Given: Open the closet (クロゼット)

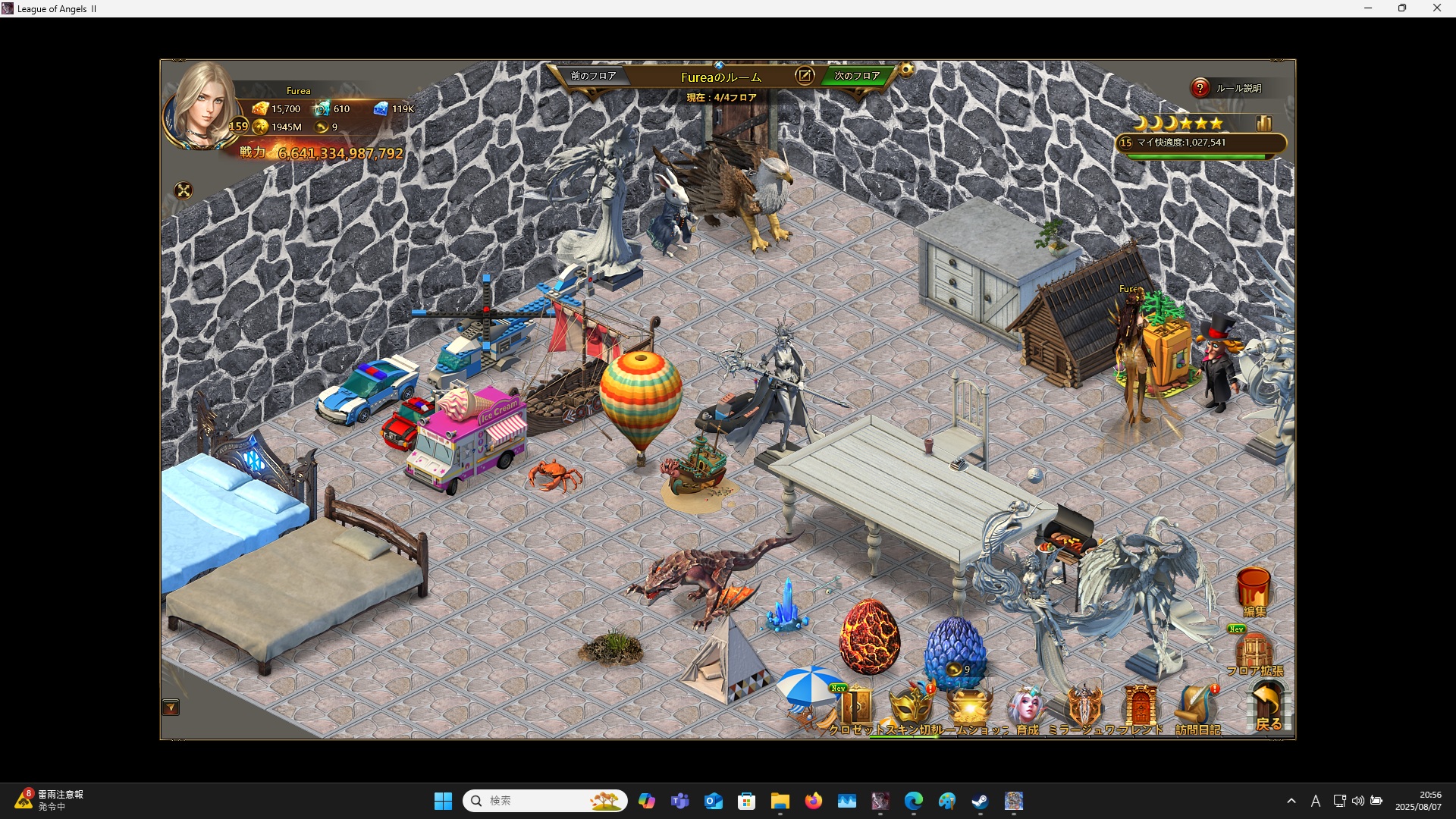Looking at the screenshot, I should pyautogui.click(x=856, y=709).
